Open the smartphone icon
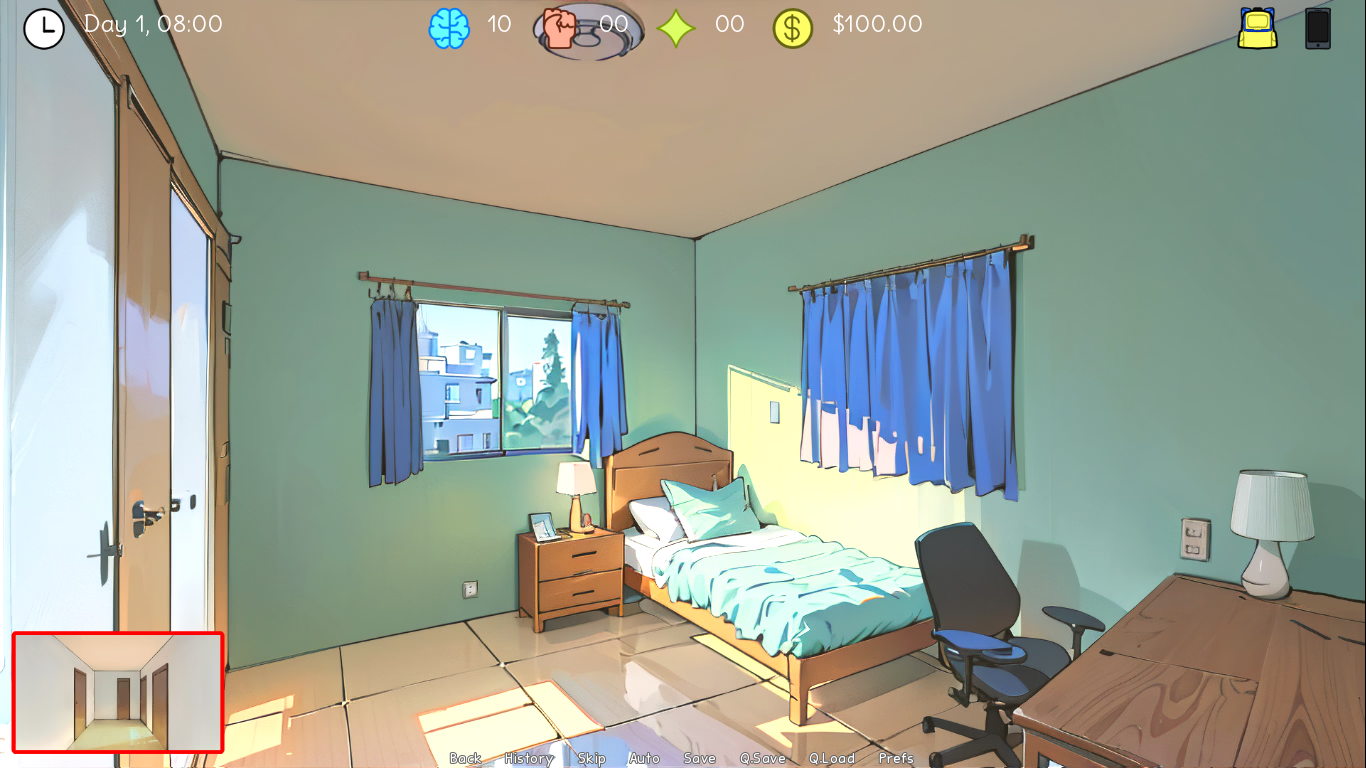The height and width of the screenshot is (768, 1366). click(x=1318, y=28)
